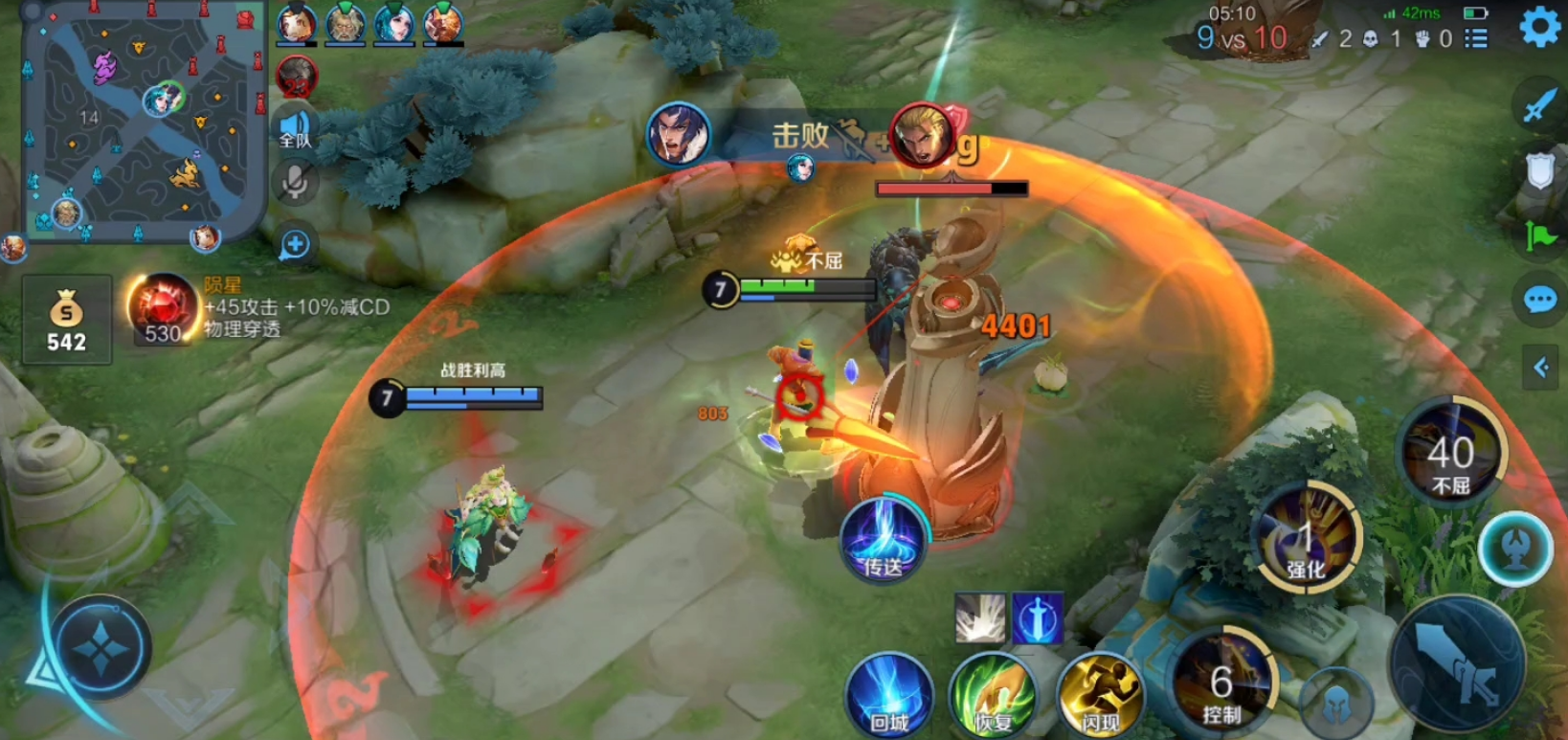This screenshot has width=1568, height=740.
Task: Collapse the side panel arrow
Action: click(x=1541, y=368)
